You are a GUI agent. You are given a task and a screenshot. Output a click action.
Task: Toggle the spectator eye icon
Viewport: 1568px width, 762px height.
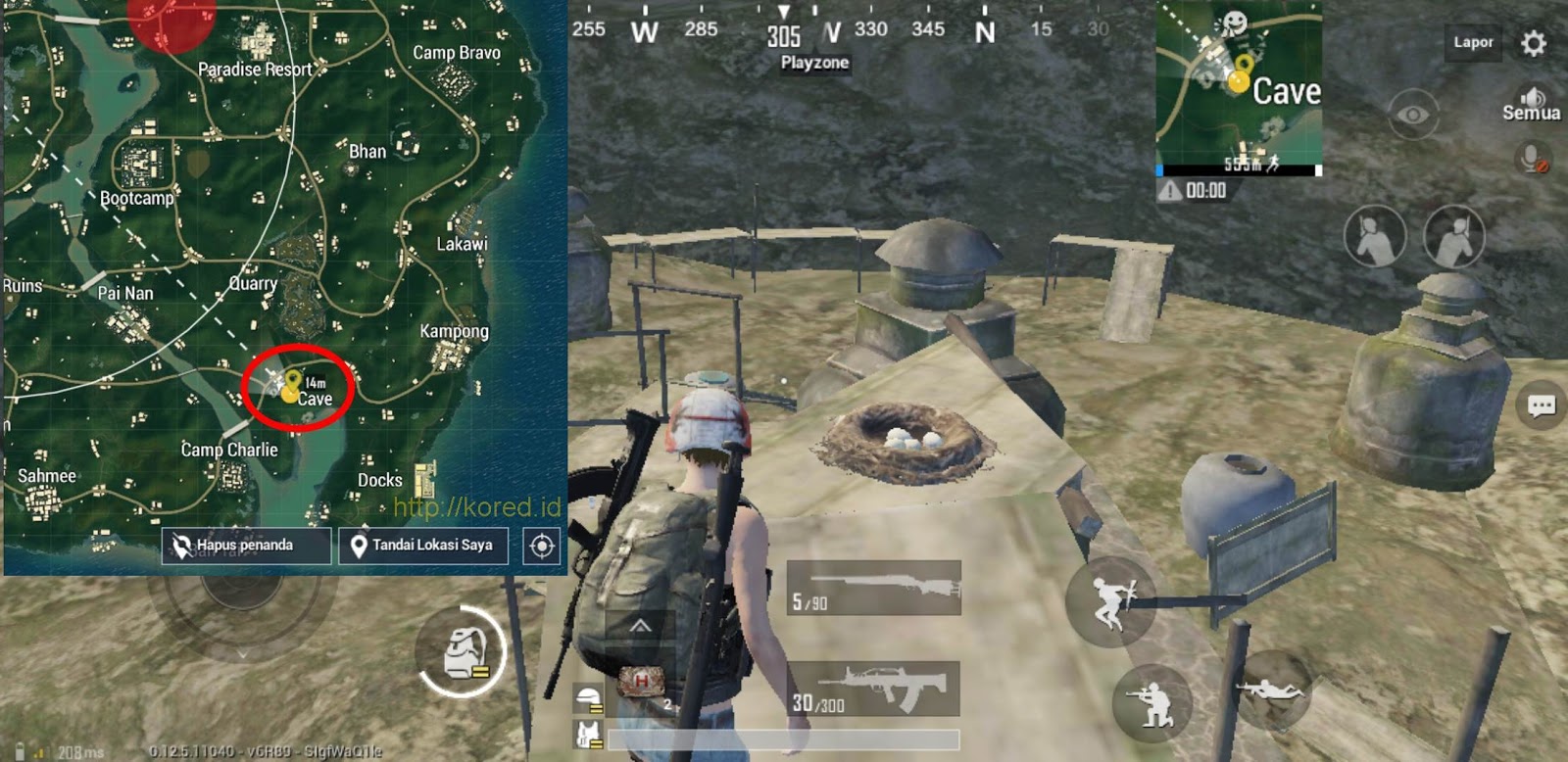tap(1411, 113)
